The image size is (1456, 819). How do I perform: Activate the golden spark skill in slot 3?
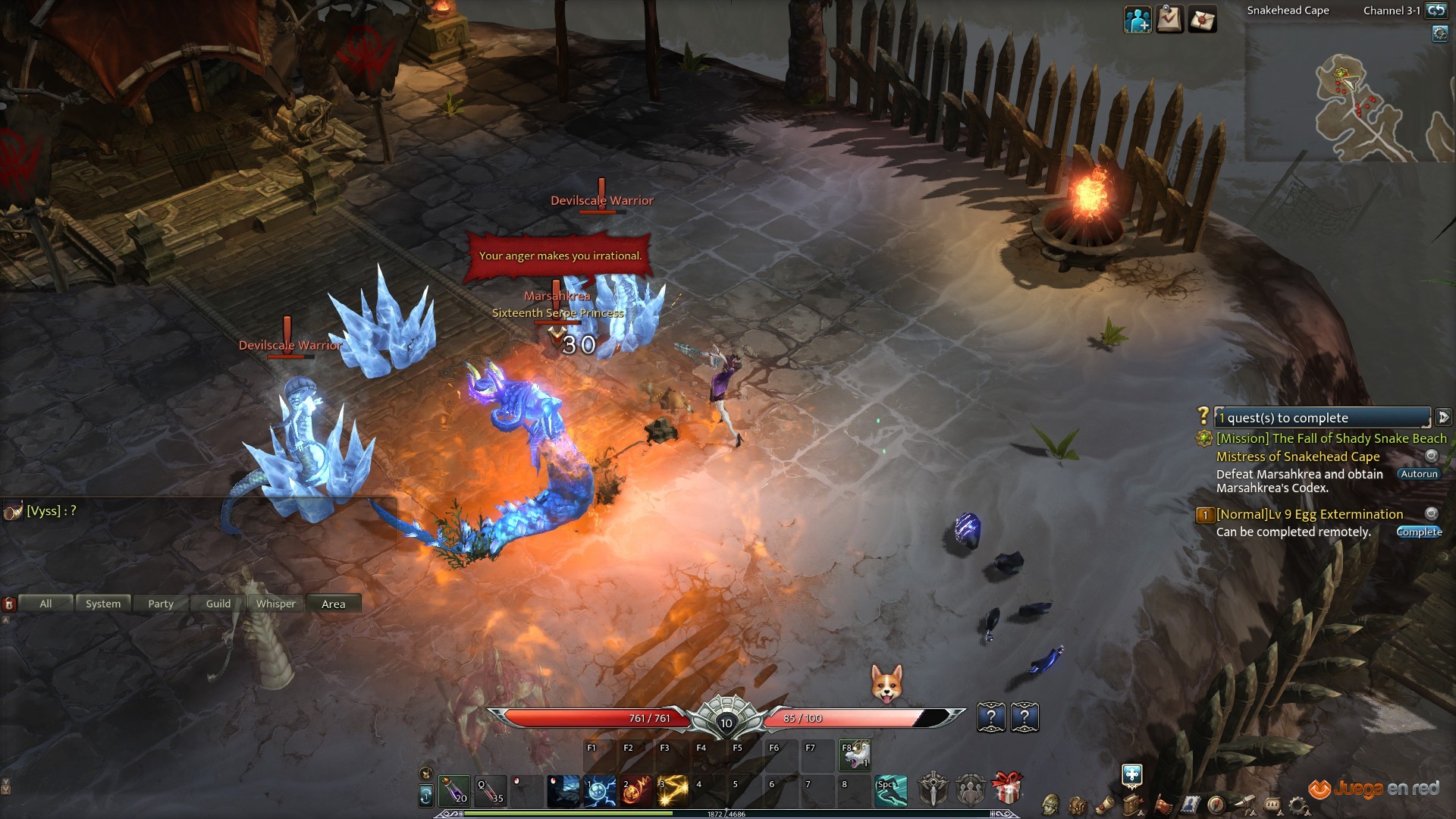(x=673, y=790)
